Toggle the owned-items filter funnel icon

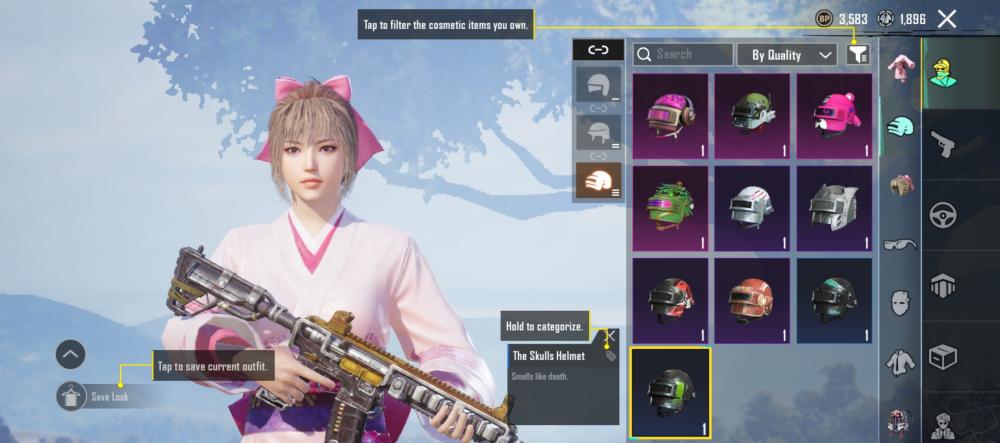tap(857, 54)
